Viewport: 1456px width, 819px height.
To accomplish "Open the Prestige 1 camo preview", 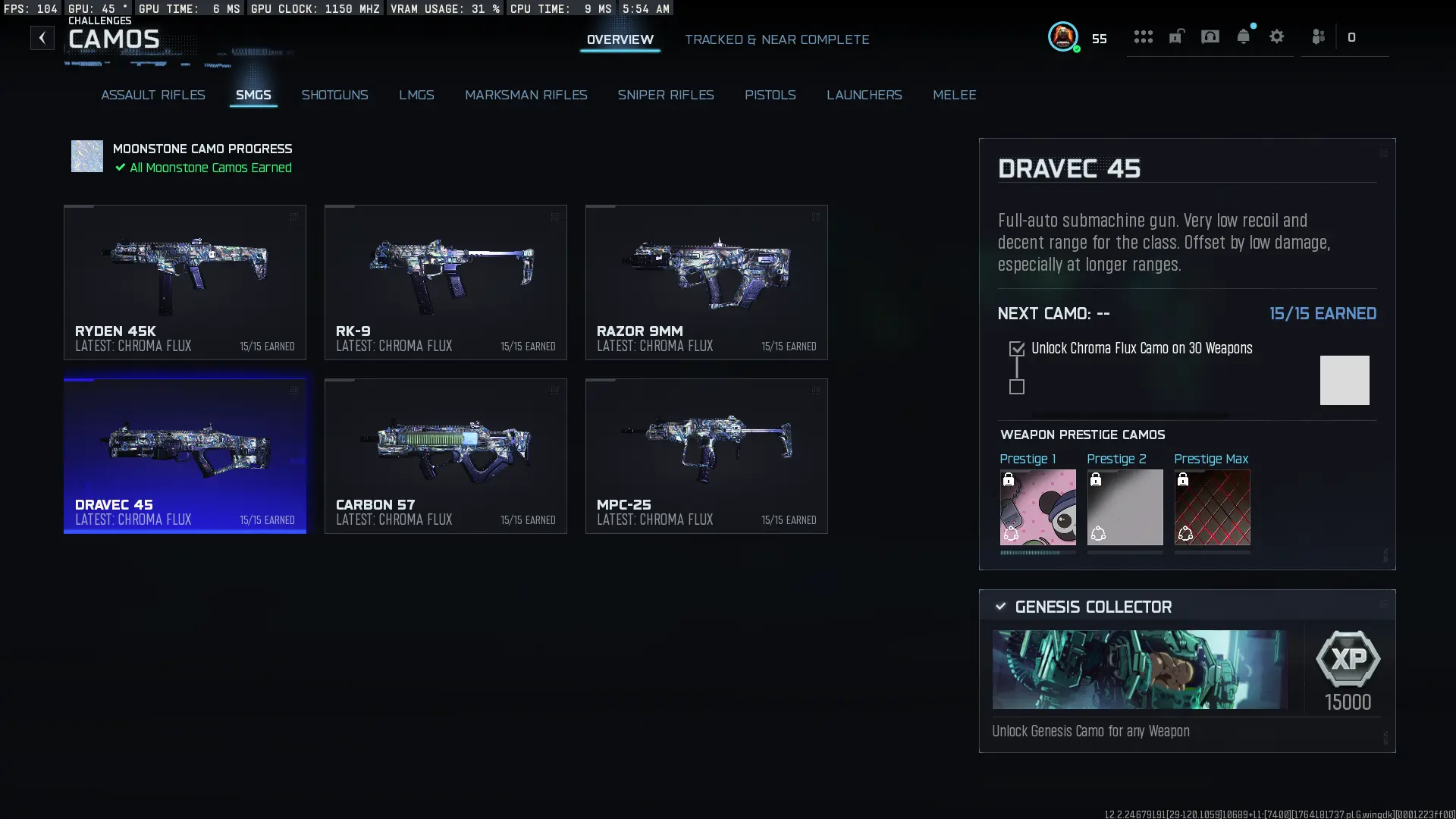I will [1037, 507].
